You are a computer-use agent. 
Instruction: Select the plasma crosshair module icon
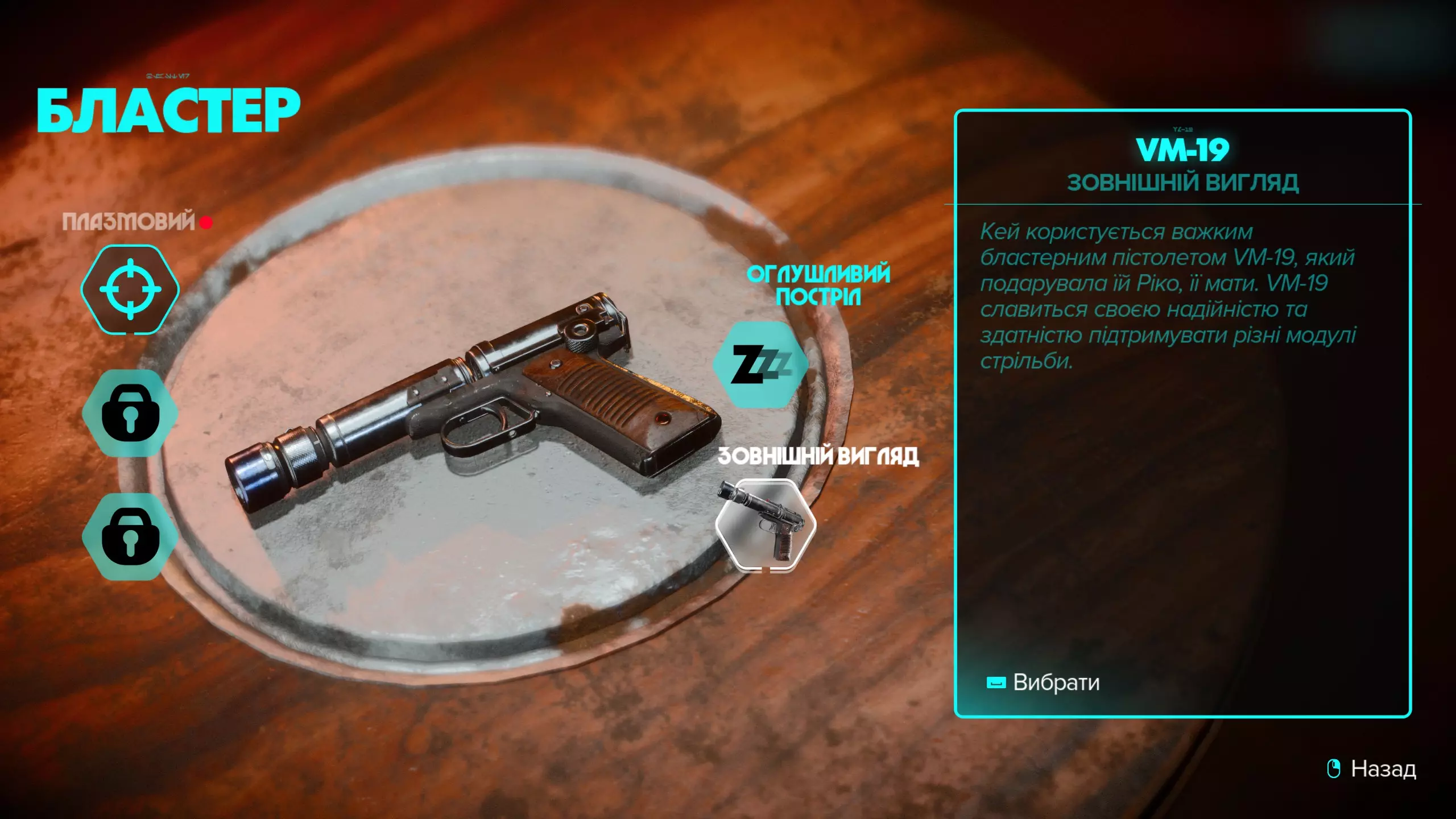130,289
